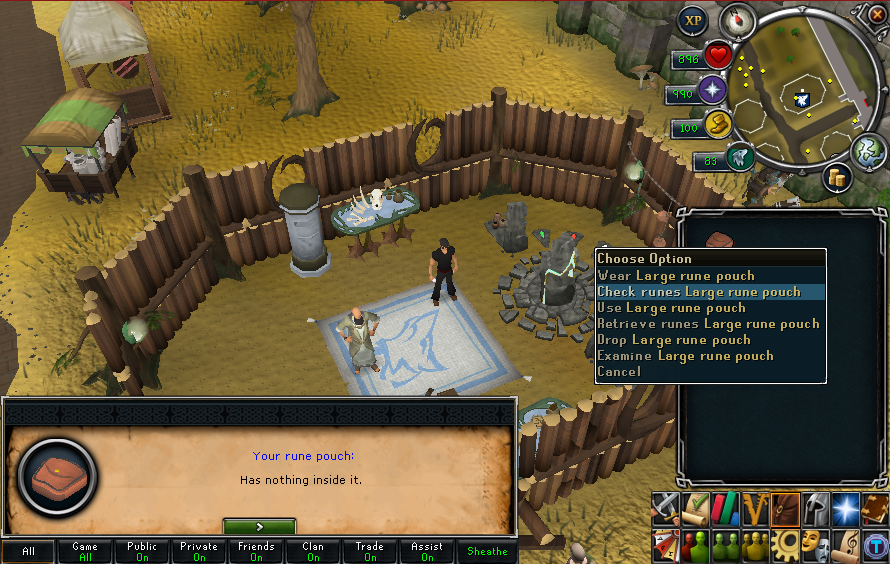890x564 pixels.
Task: Choose Drop Large rune pouch
Action: tap(673, 340)
